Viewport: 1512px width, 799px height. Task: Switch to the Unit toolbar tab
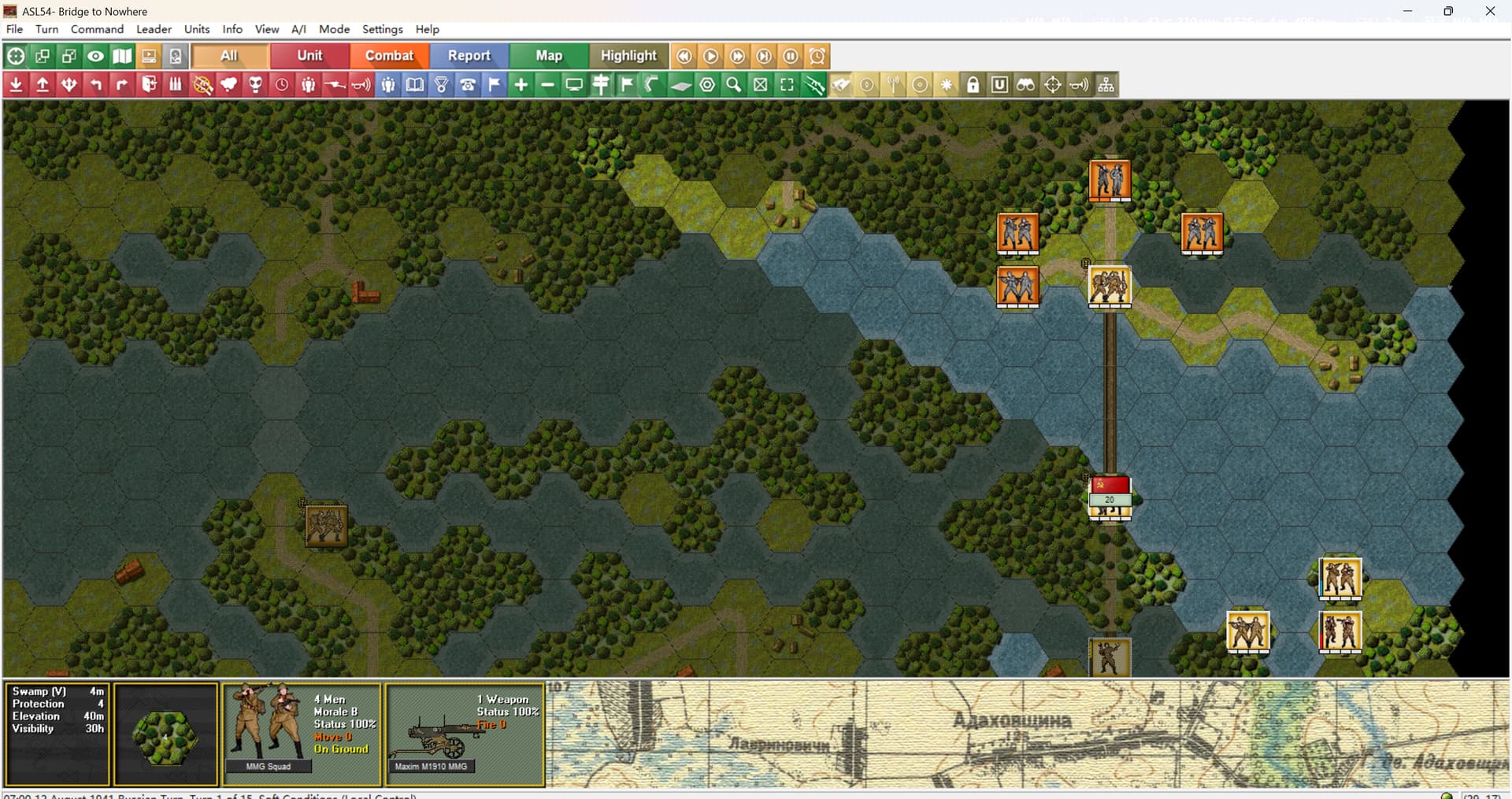tap(309, 56)
